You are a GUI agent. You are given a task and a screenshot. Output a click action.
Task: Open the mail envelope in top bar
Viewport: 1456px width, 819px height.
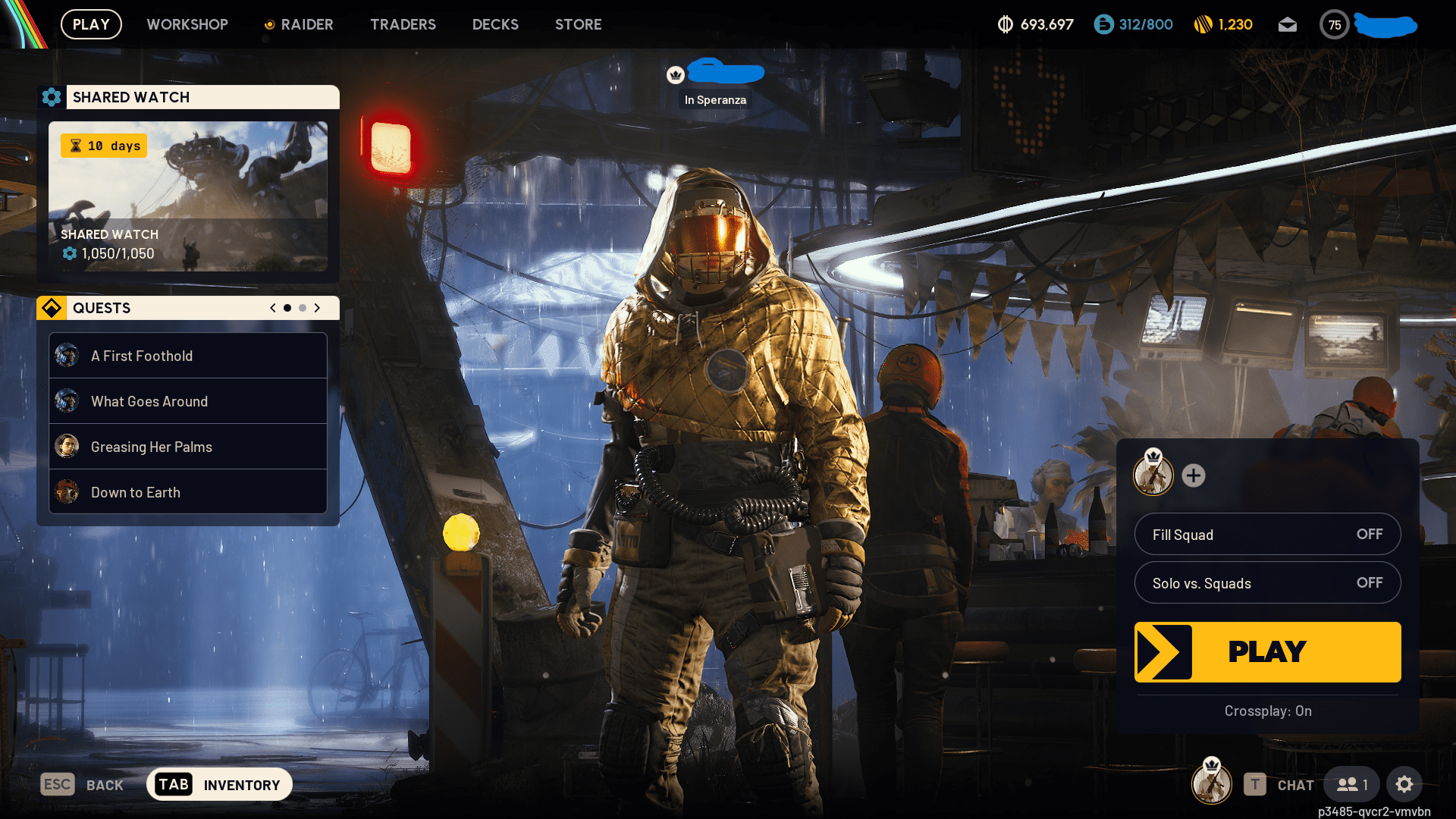coord(1288,24)
